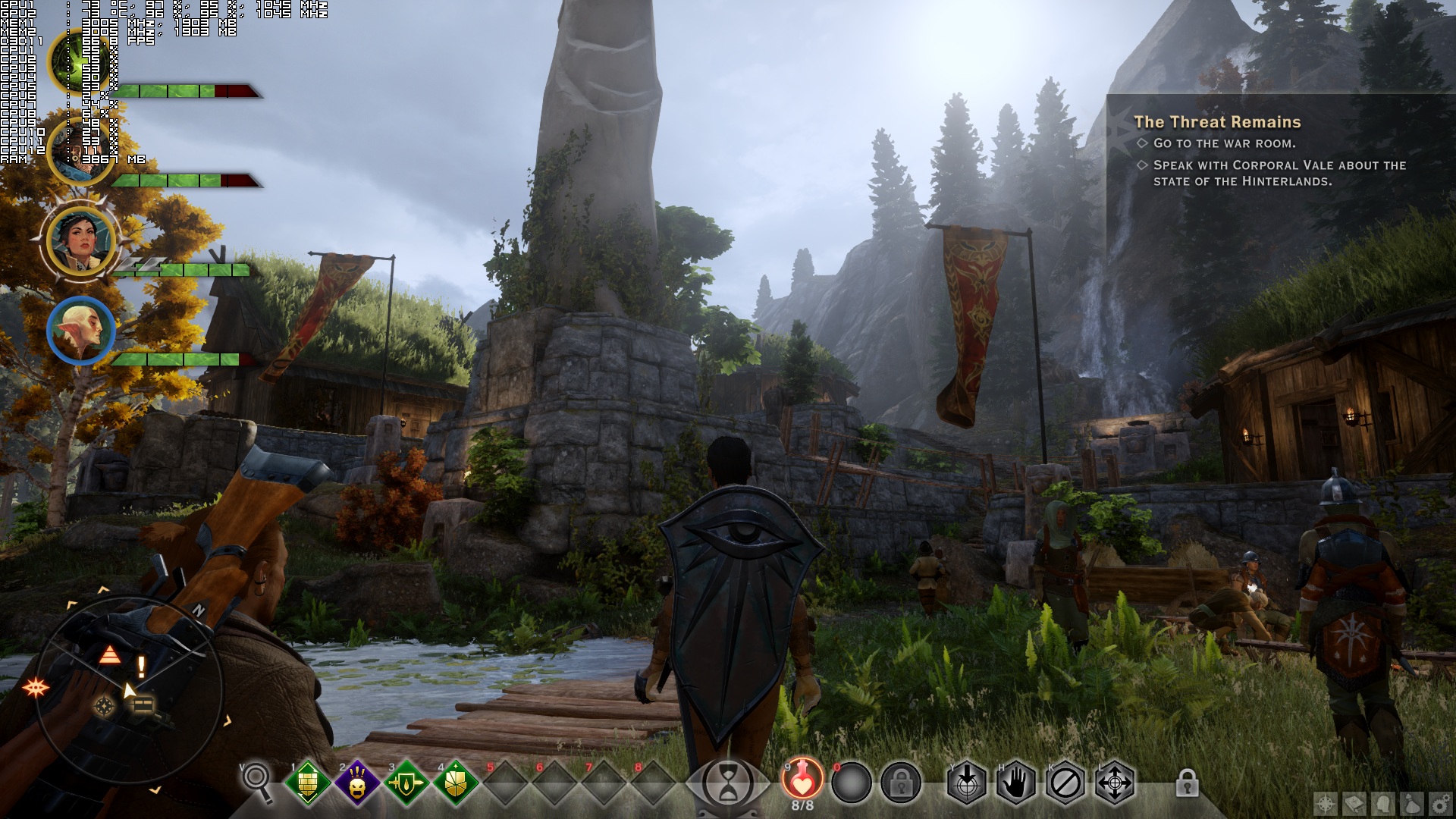This screenshot has width=1456, height=819.
Task: Tell the party to hold position
Action: coord(1015,783)
